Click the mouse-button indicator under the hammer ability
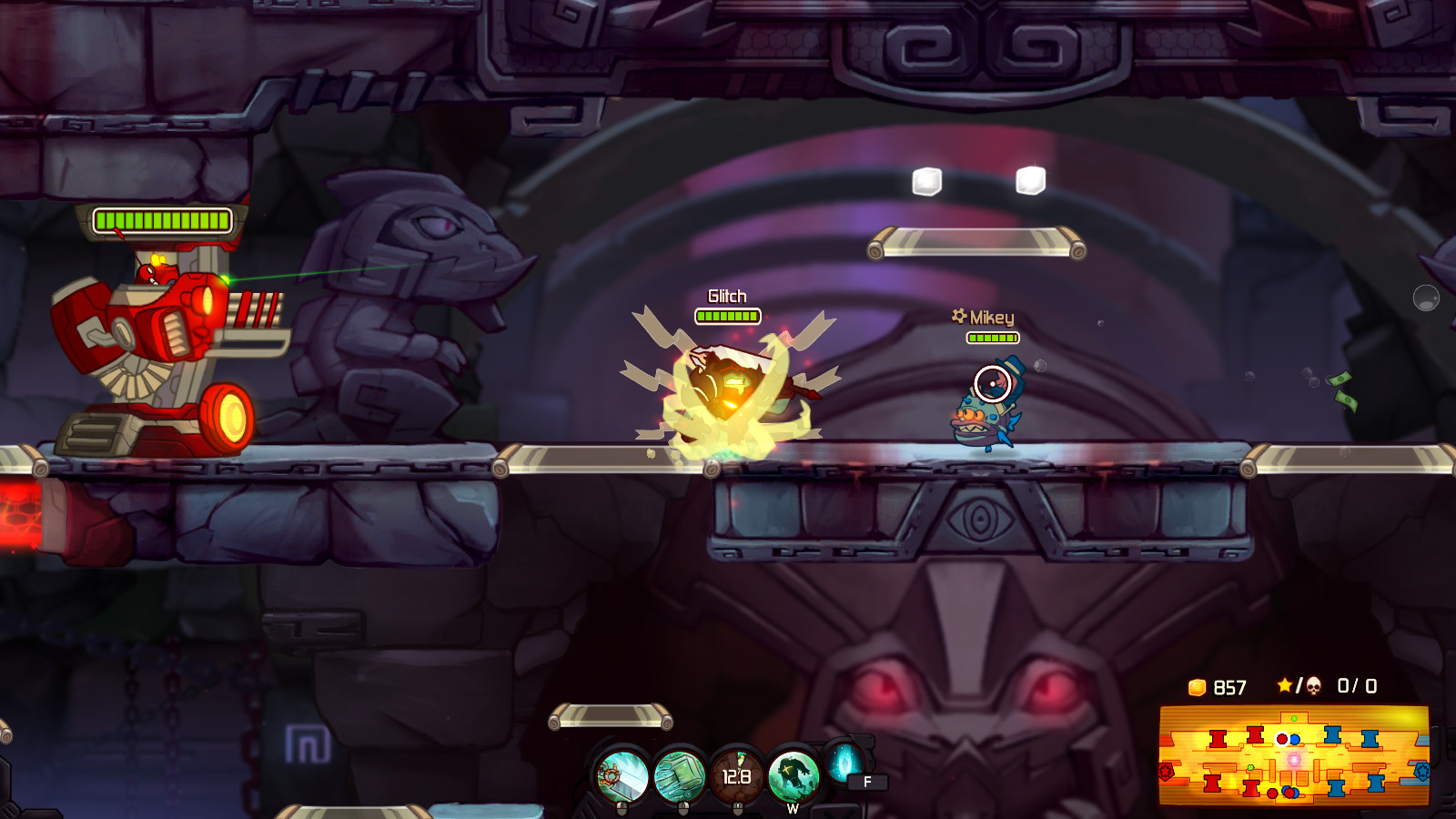Screen dimensions: 1456x819 pyautogui.click(x=622, y=808)
